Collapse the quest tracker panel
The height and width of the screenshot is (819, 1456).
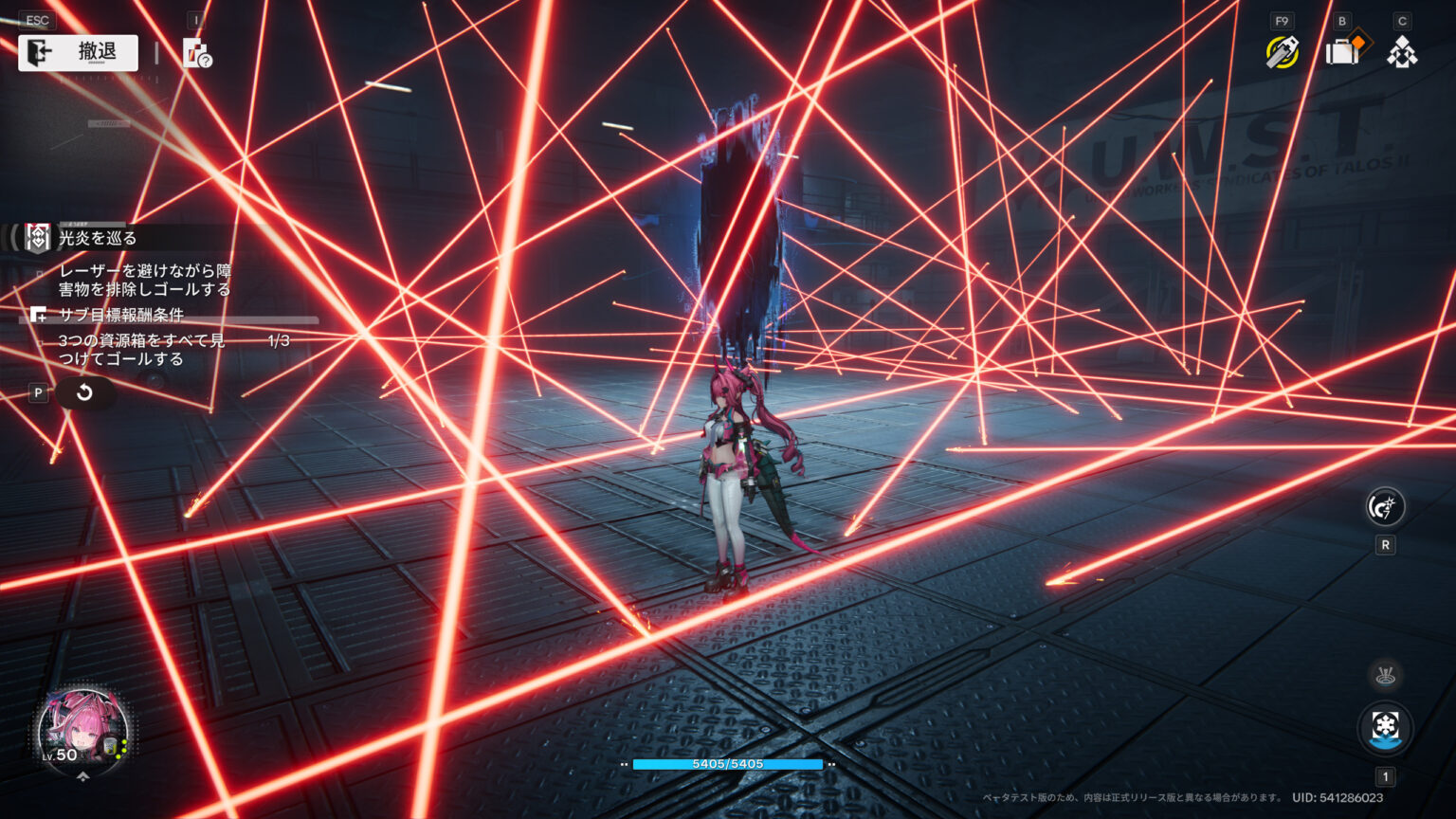[13, 238]
